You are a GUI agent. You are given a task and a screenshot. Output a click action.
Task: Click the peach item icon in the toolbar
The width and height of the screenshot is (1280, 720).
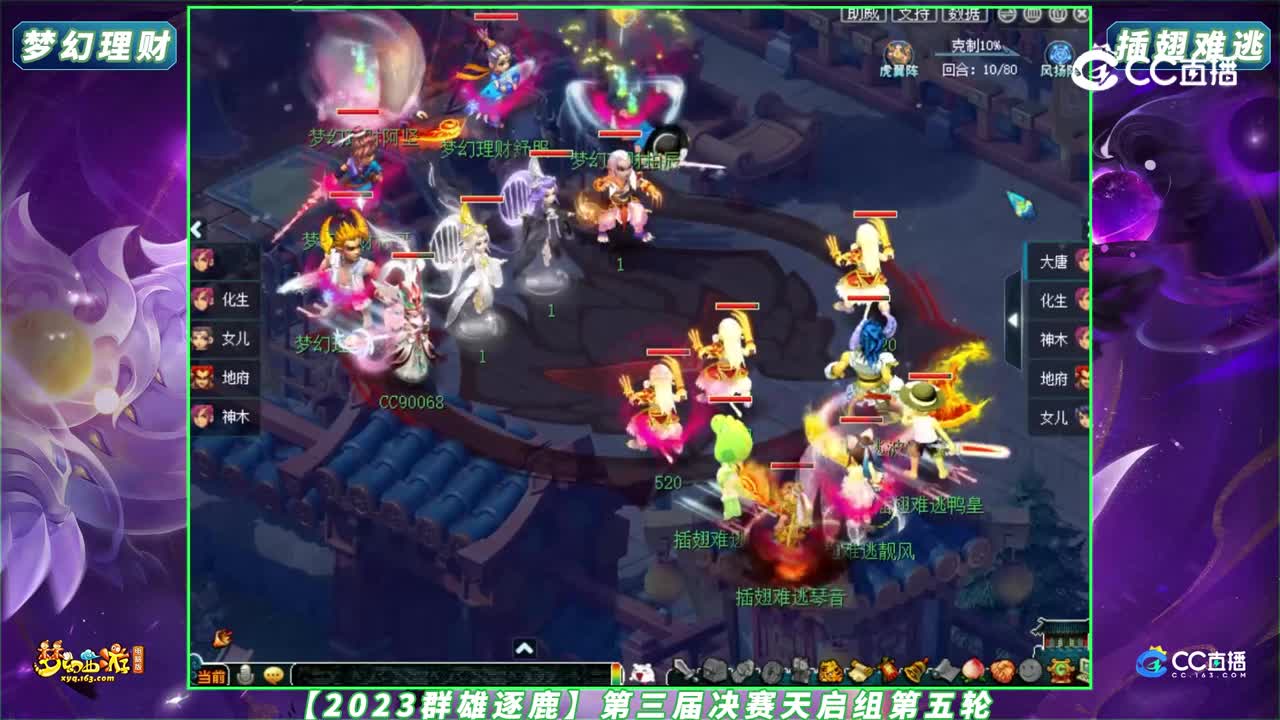pyautogui.click(x=975, y=669)
